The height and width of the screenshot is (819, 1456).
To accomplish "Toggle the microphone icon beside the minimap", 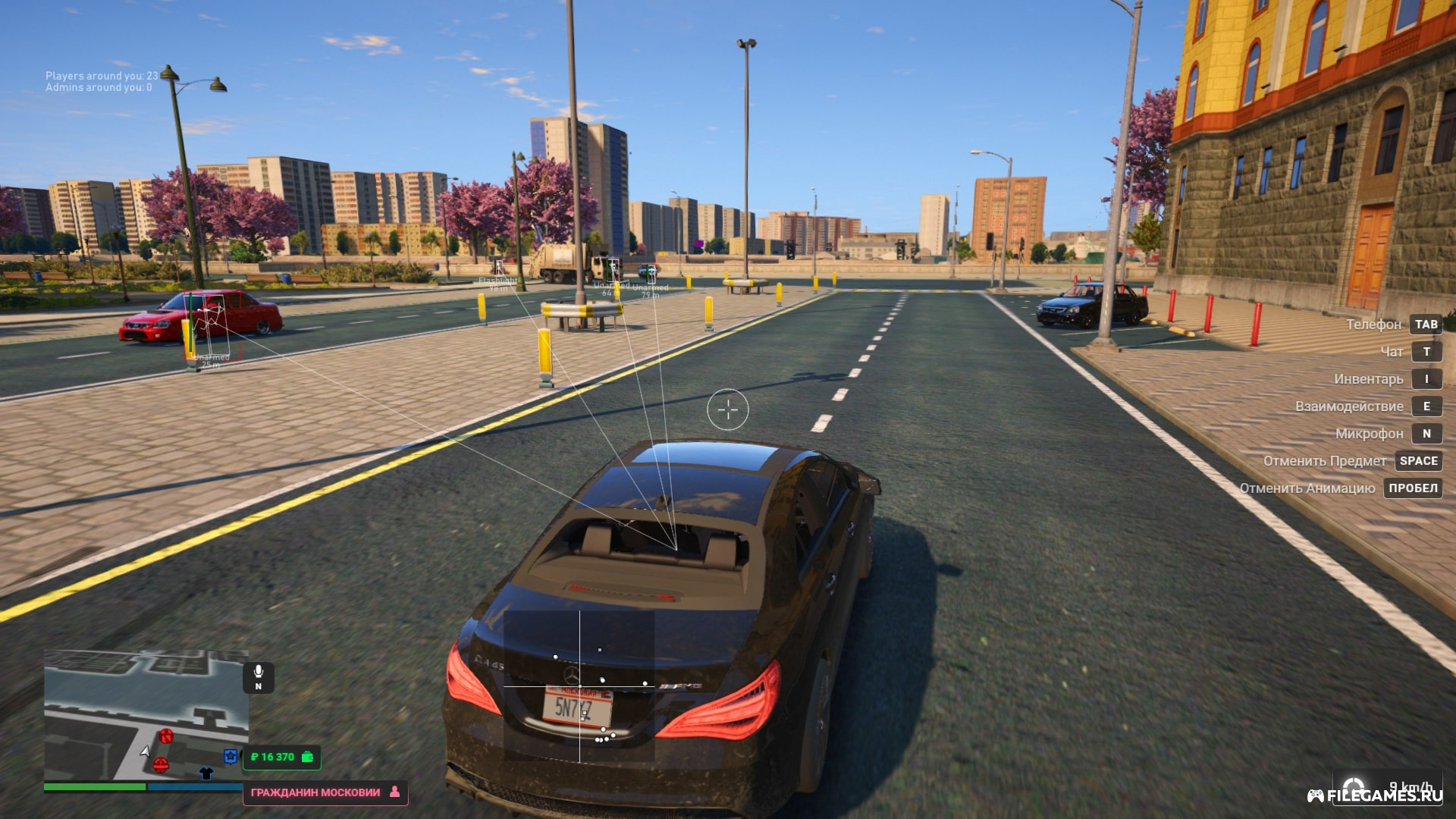I will pyautogui.click(x=259, y=677).
